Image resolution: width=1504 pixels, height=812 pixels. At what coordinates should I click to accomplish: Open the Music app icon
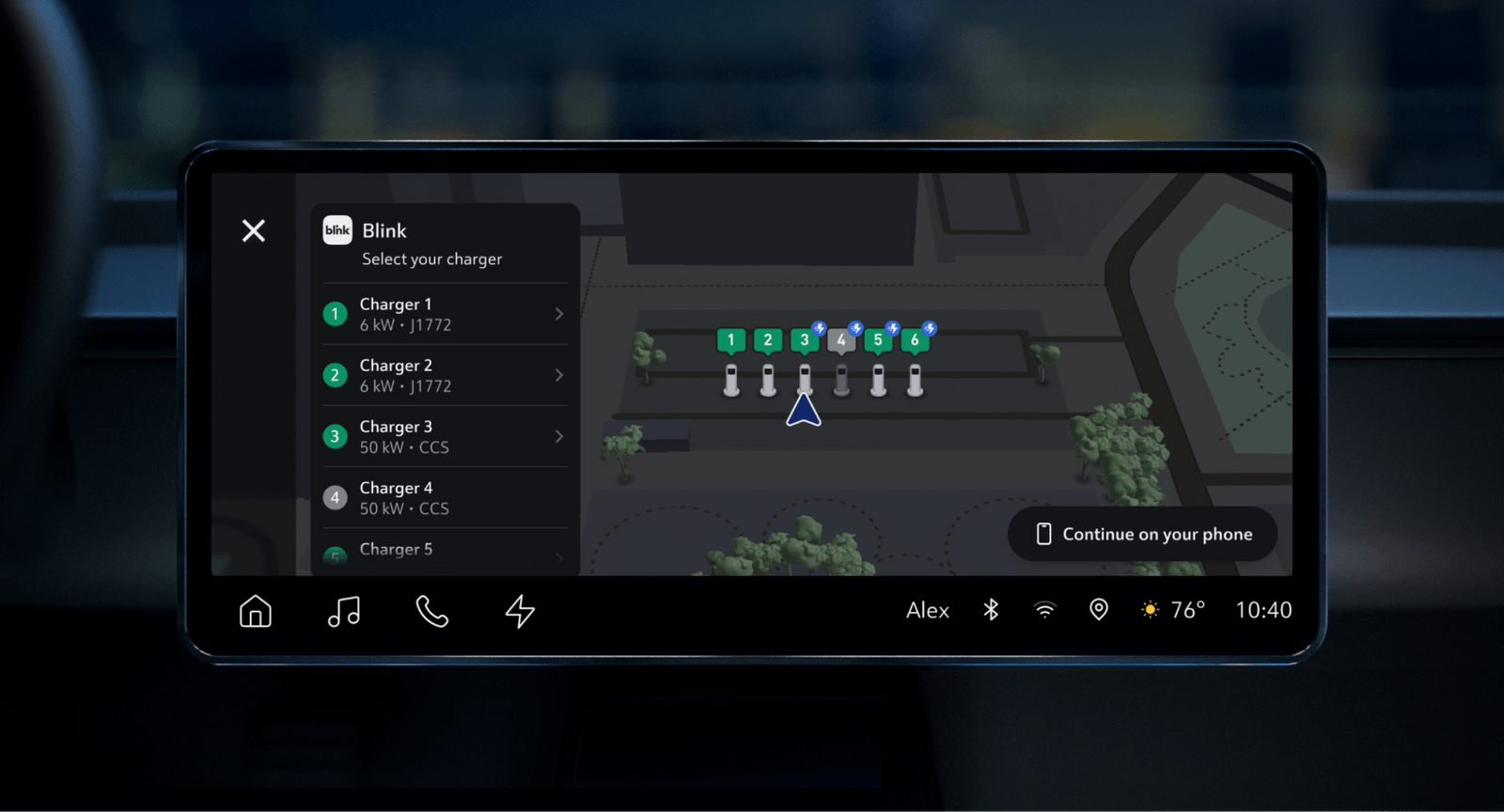tap(344, 611)
